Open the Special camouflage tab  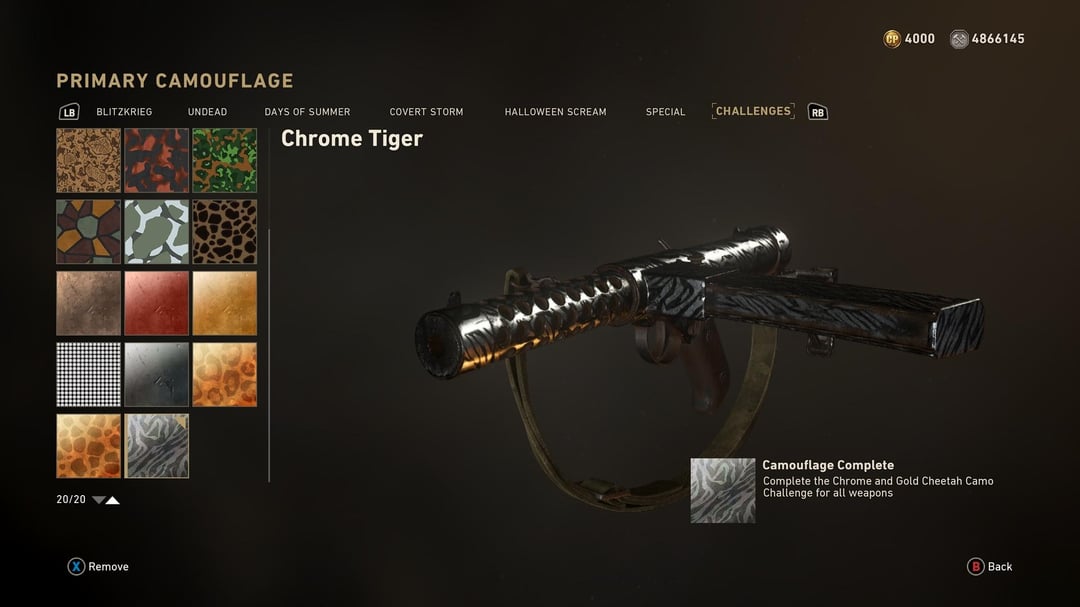(665, 112)
